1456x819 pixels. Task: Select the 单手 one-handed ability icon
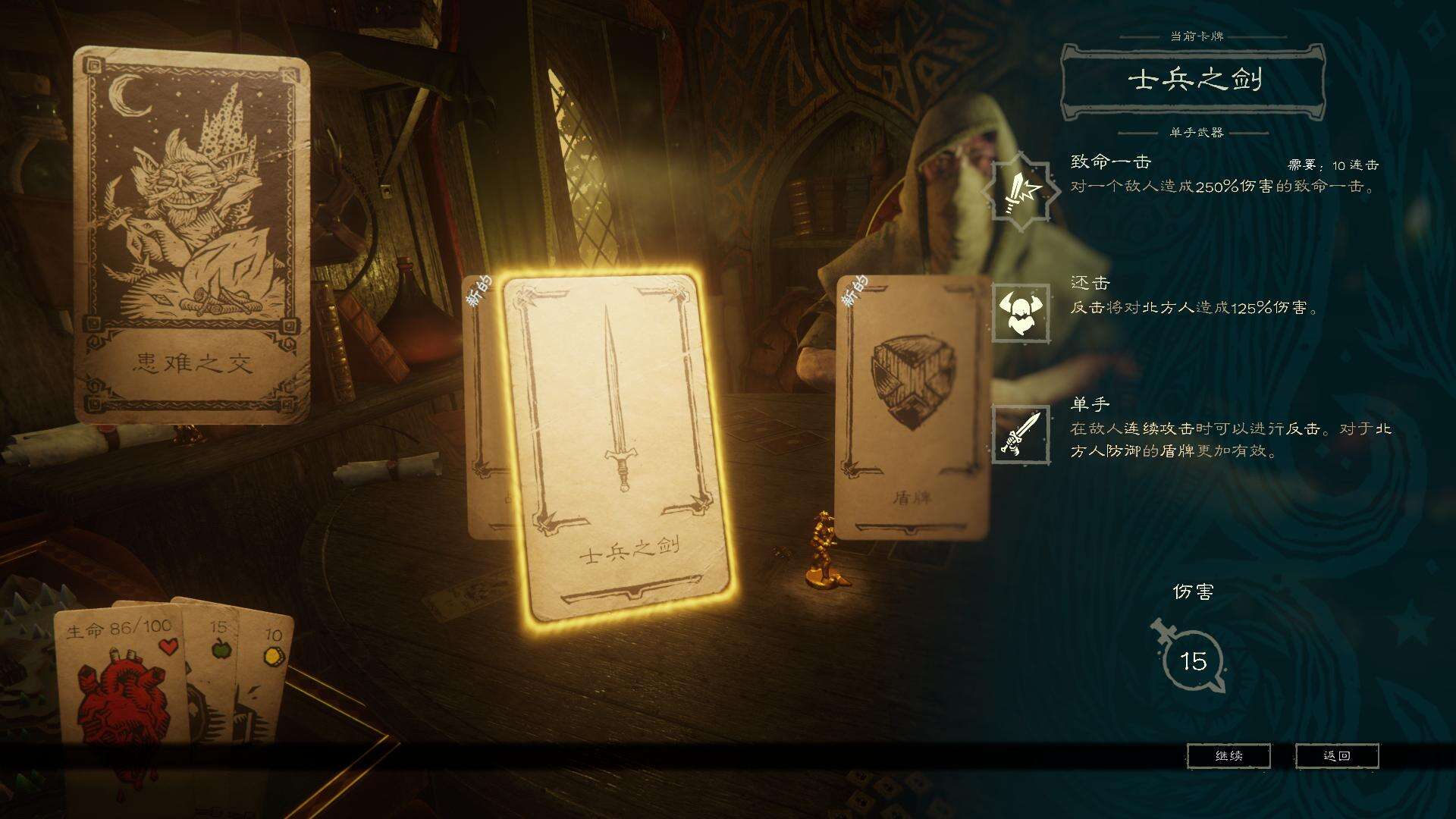(x=1021, y=435)
